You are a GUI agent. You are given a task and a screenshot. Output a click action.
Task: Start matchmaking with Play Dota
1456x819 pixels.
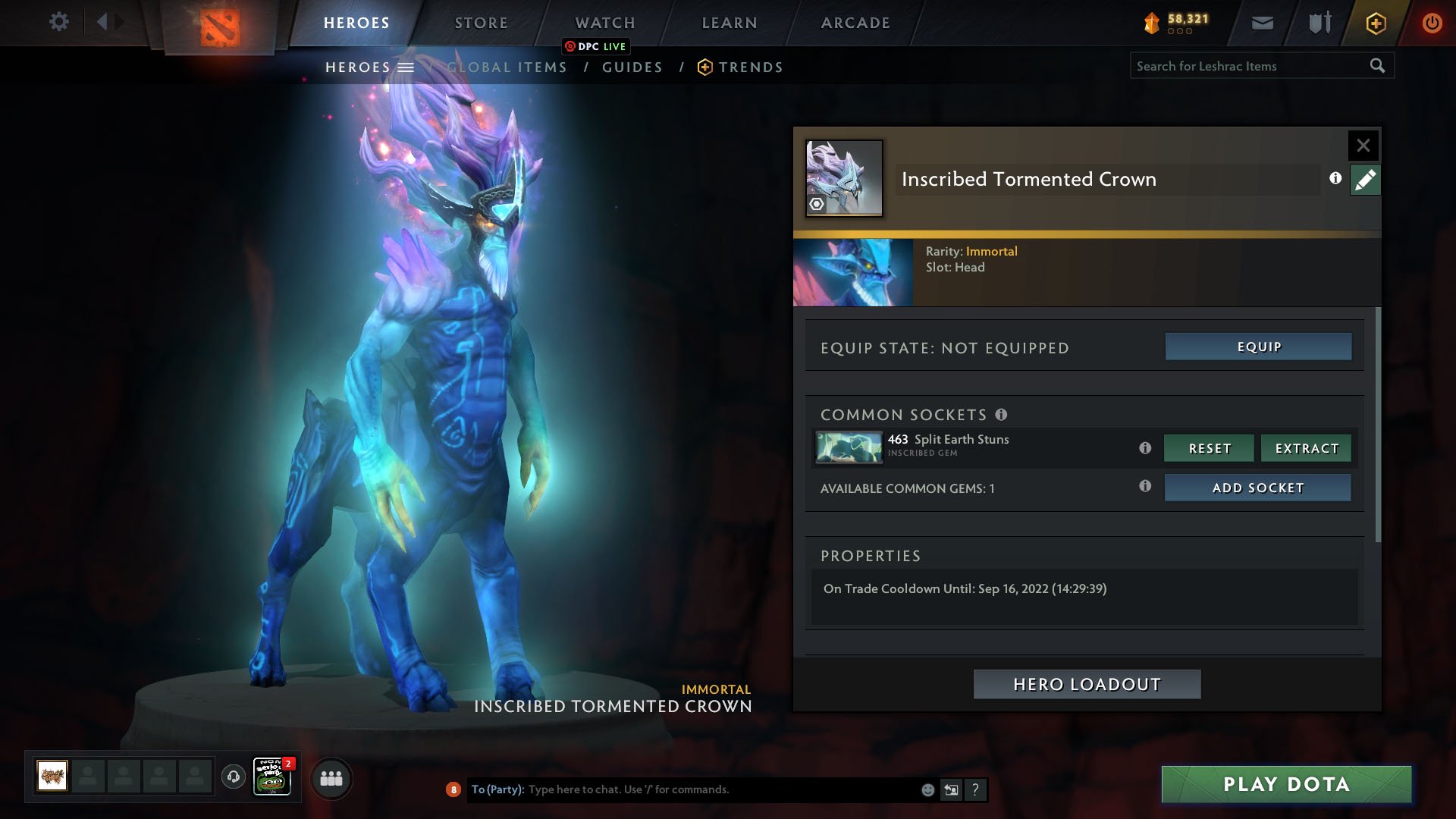click(1286, 784)
